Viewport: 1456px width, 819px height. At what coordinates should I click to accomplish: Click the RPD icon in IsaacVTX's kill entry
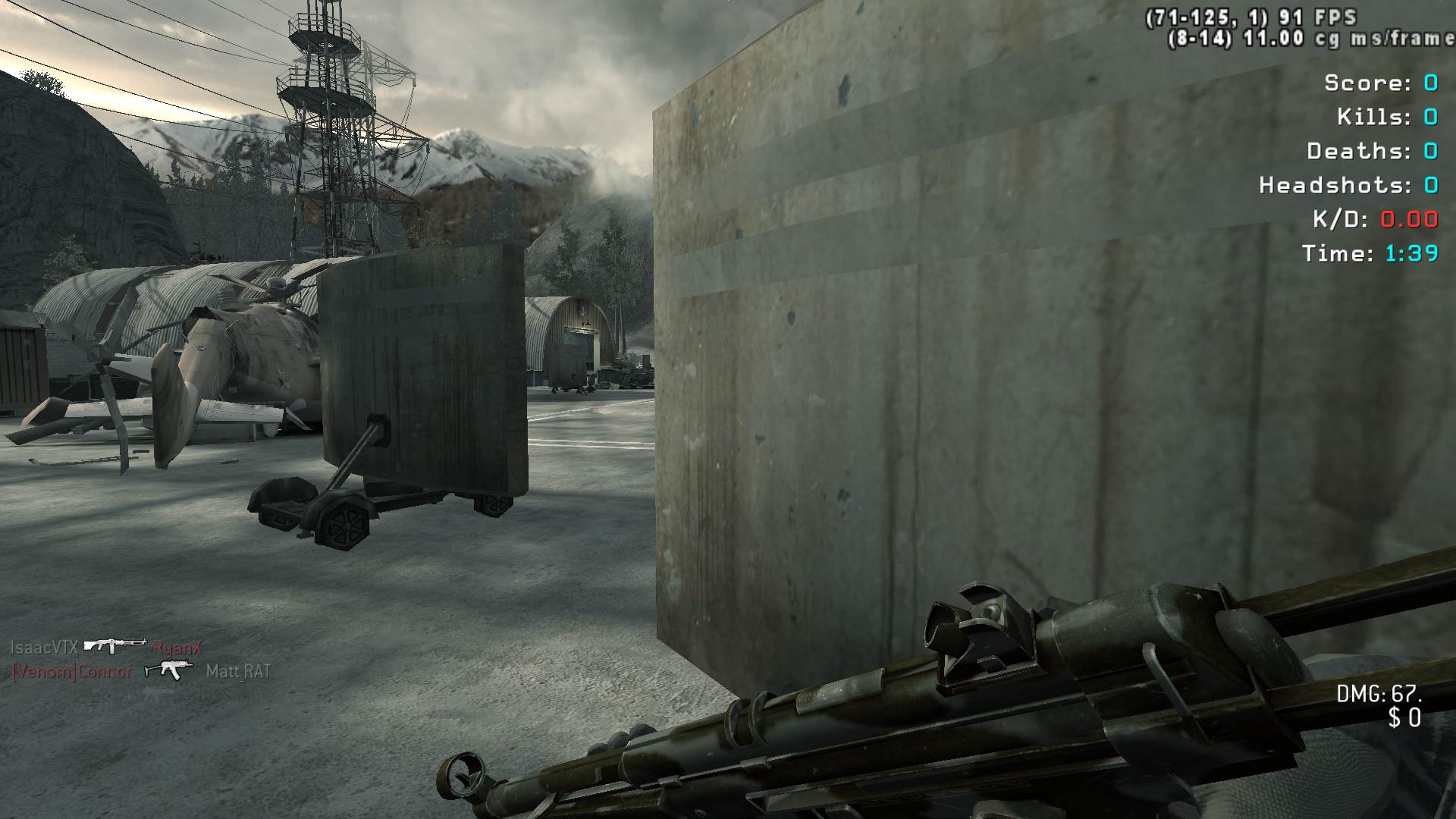click(x=115, y=646)
